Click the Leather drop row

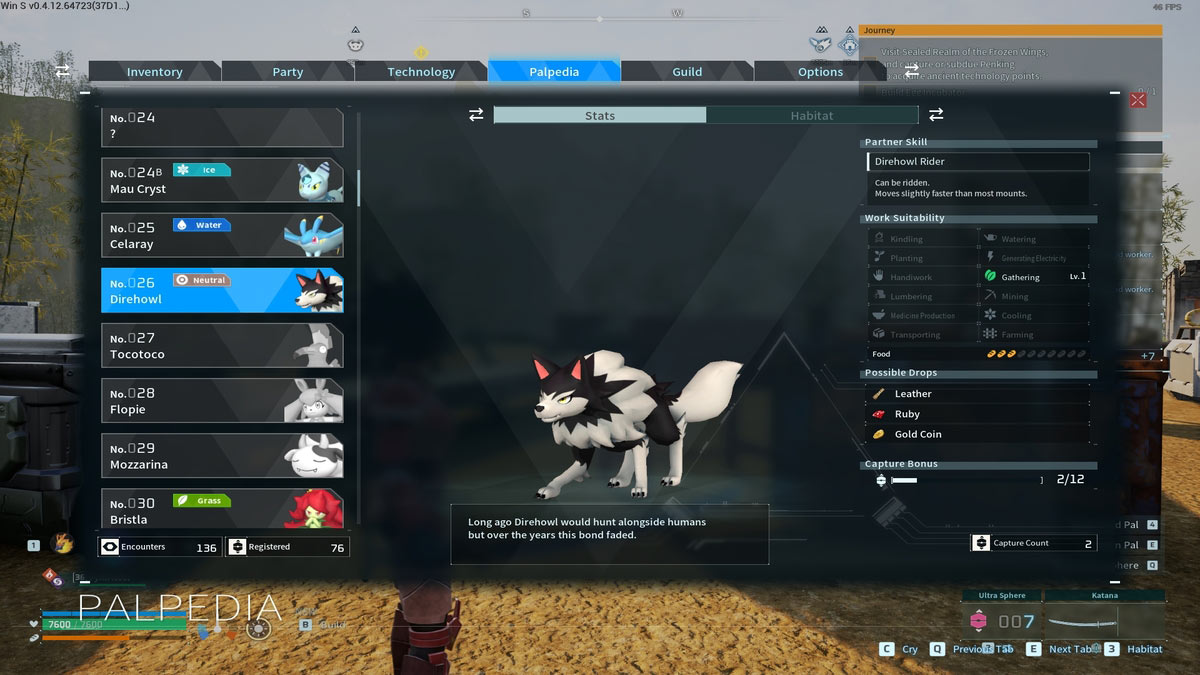(977, 394)
